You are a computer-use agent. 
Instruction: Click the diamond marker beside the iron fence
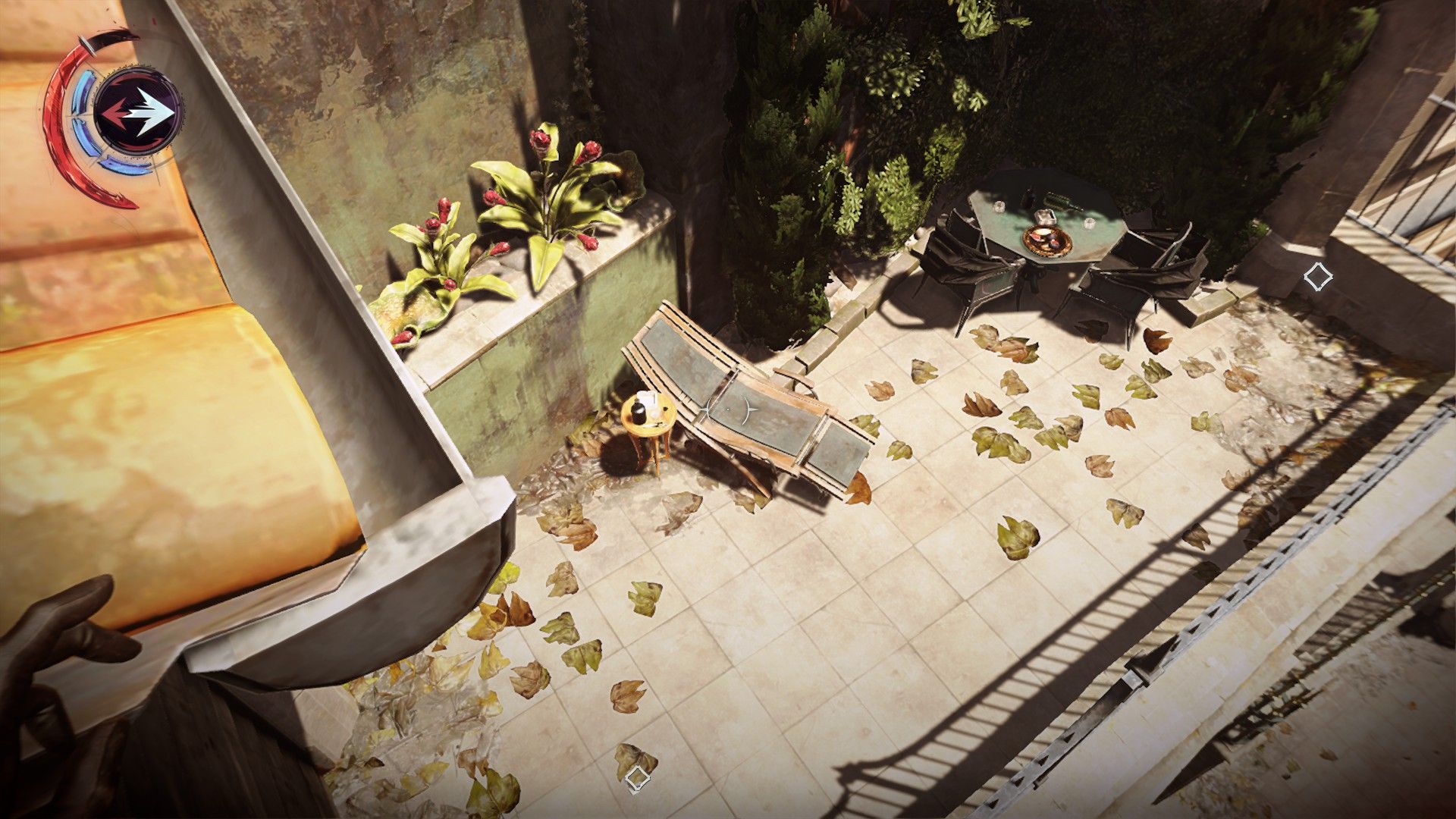[1318, 277]
